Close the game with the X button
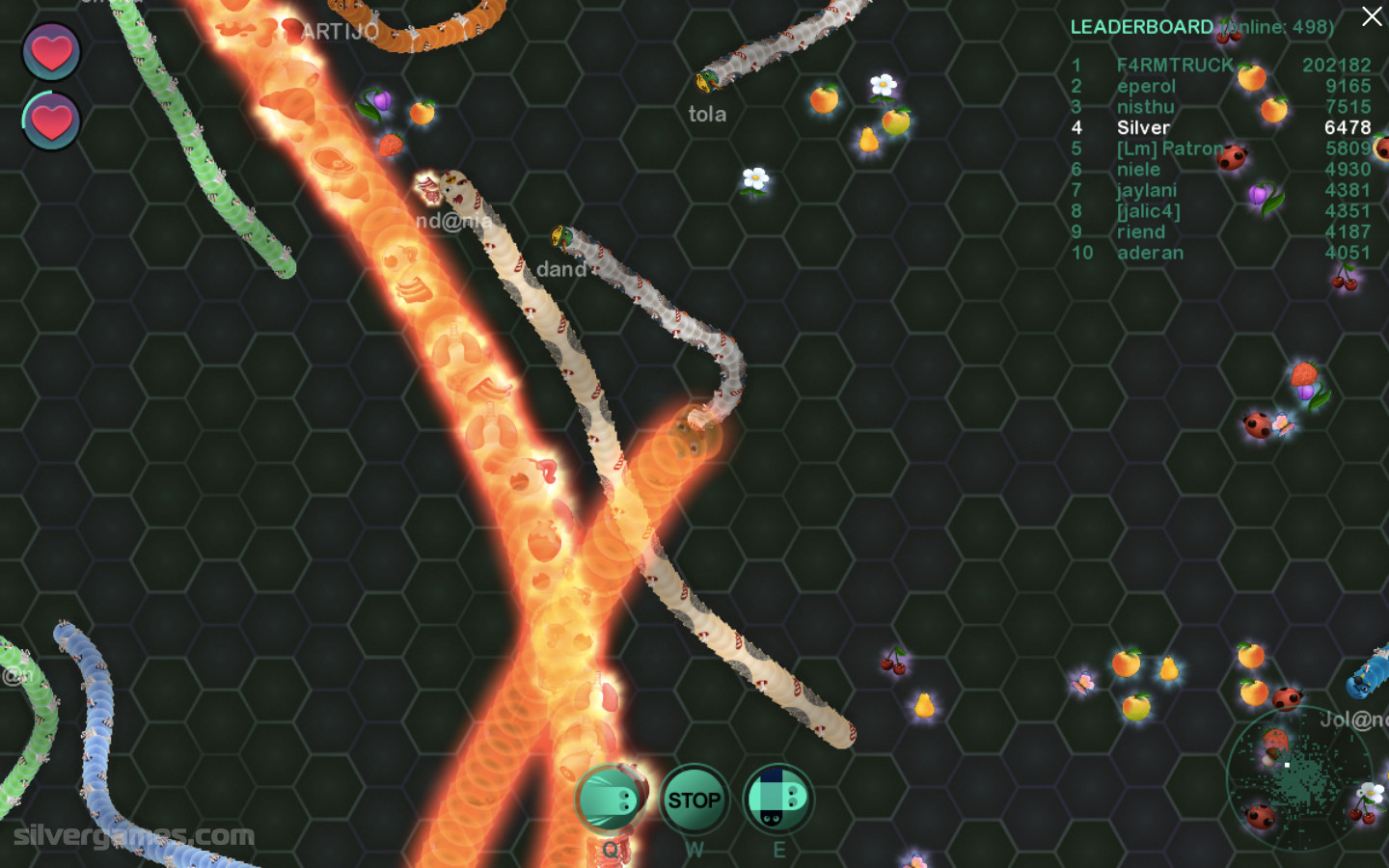The image size is (1389, 868). click(1372, 16)
